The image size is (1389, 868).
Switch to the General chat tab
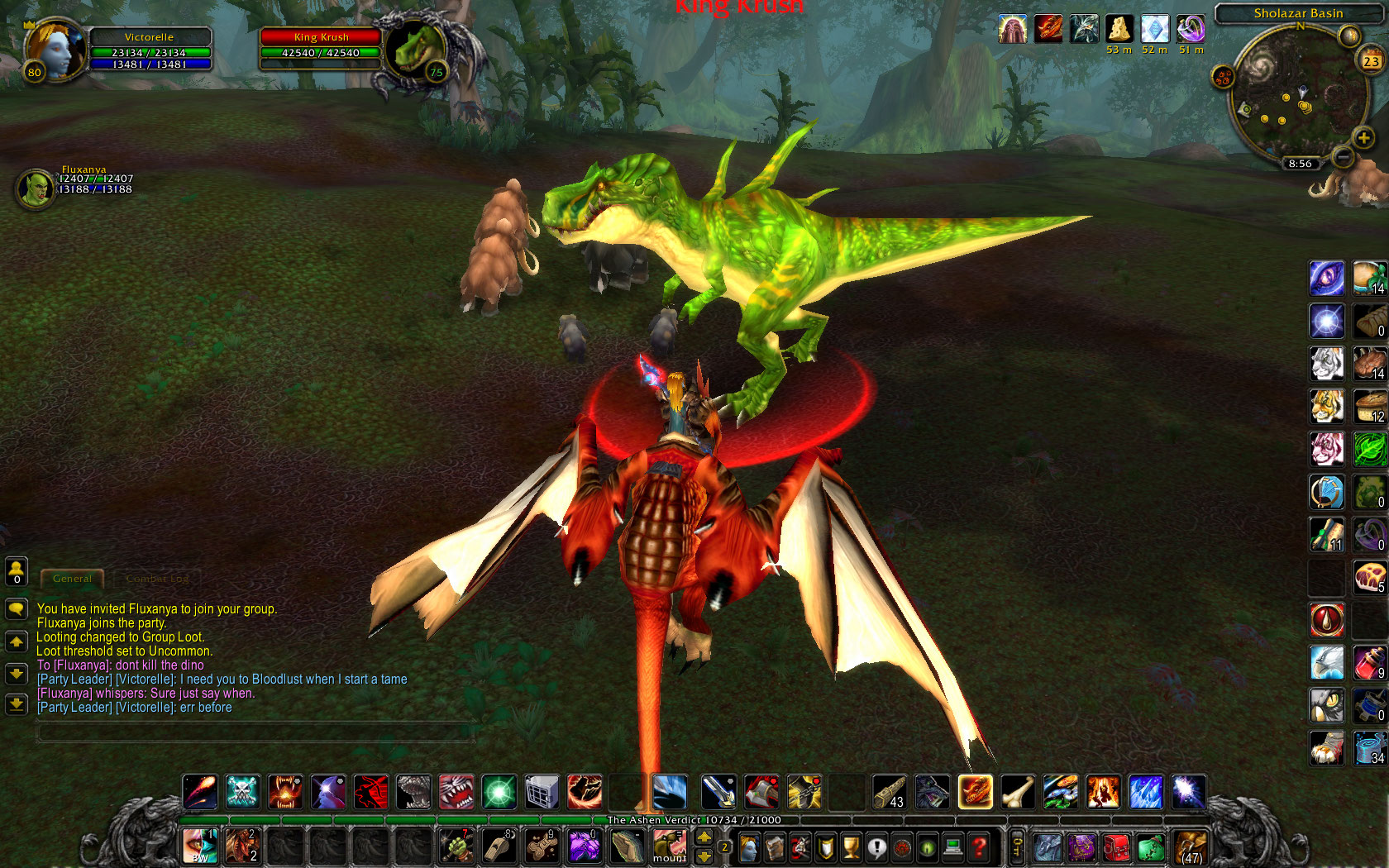coord(72,579)
